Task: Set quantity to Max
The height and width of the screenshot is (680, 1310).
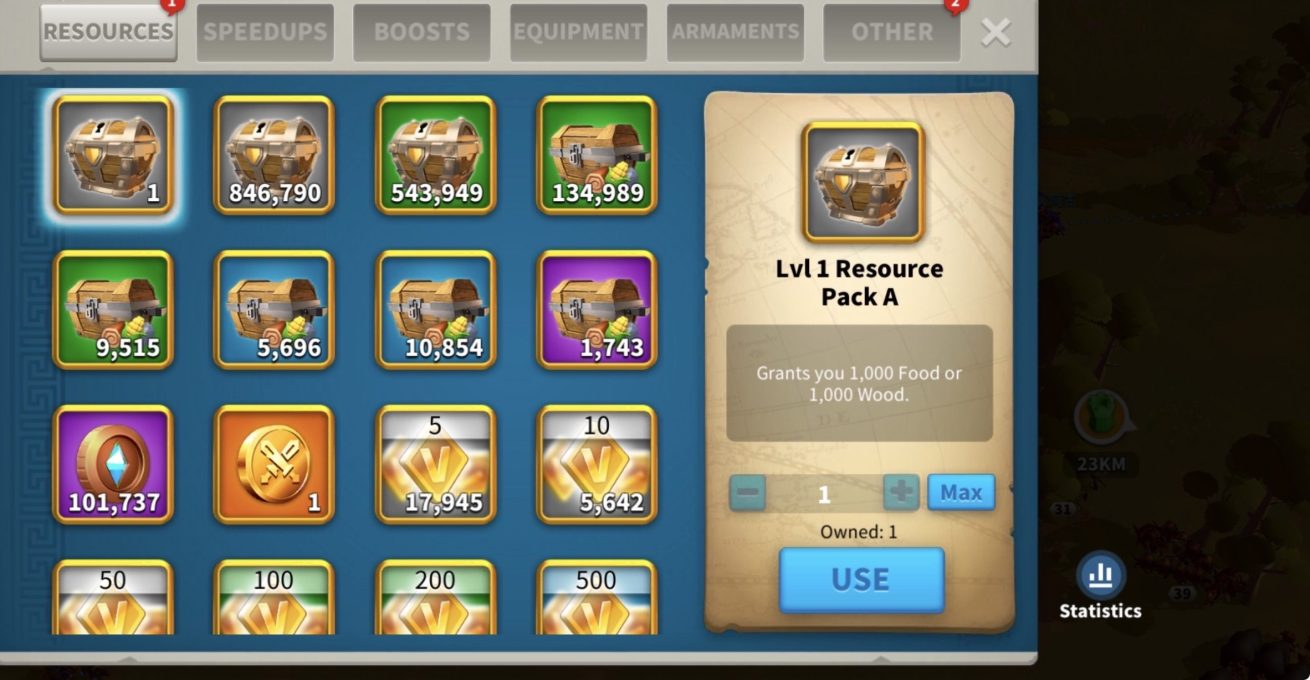Action: tap(960, 492)
